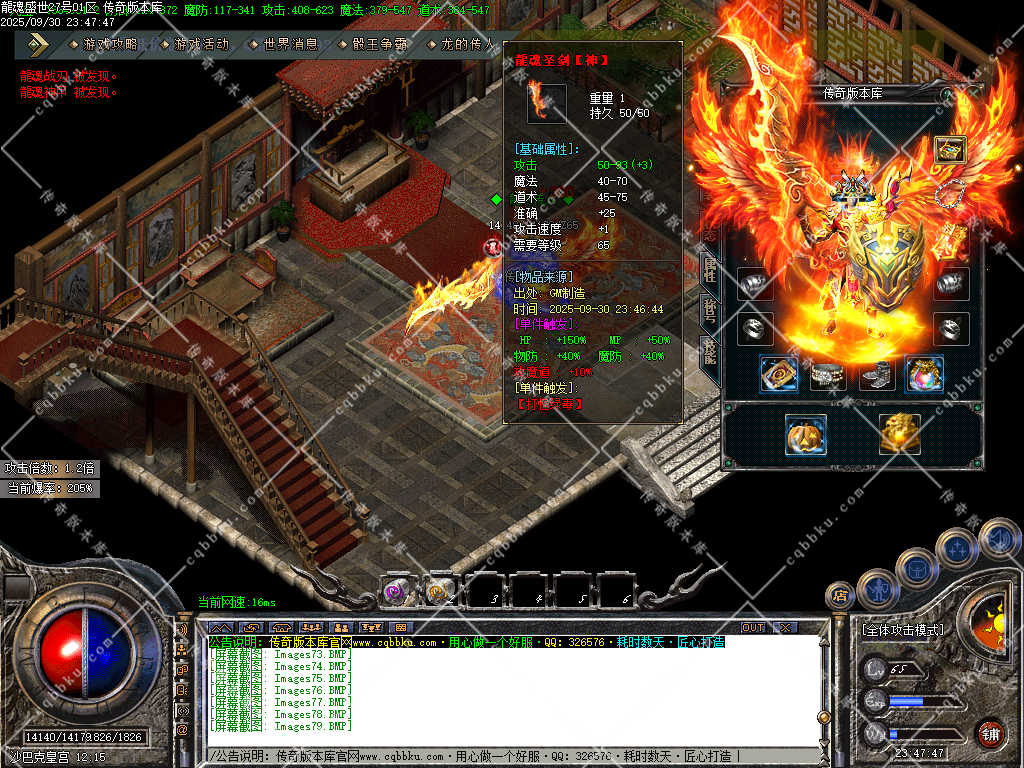The height and width of the screenshot is (768, 1024).
Task: Select the rainbow gem orb slot
Action: click(924, 374)
